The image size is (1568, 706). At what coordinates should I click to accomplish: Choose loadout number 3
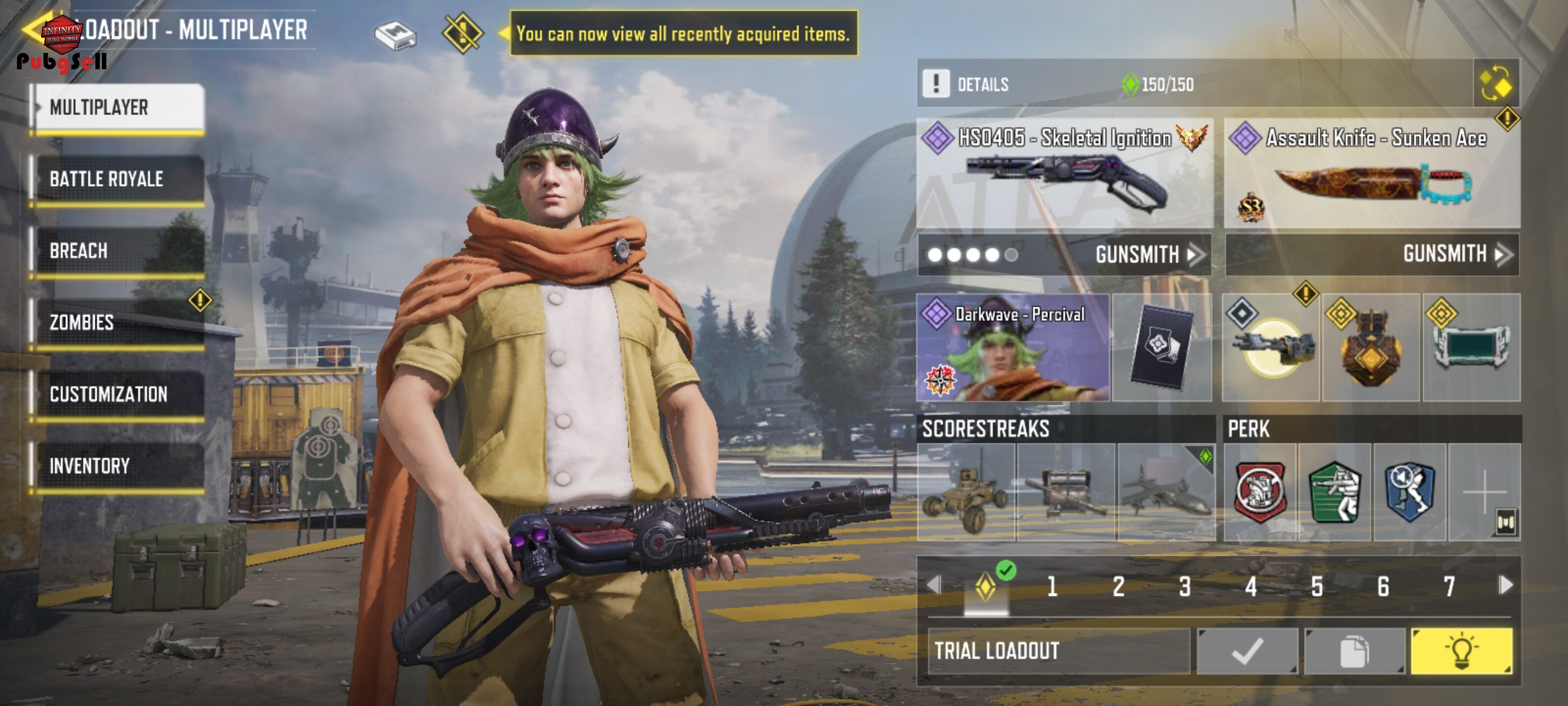coord(1184,586)
